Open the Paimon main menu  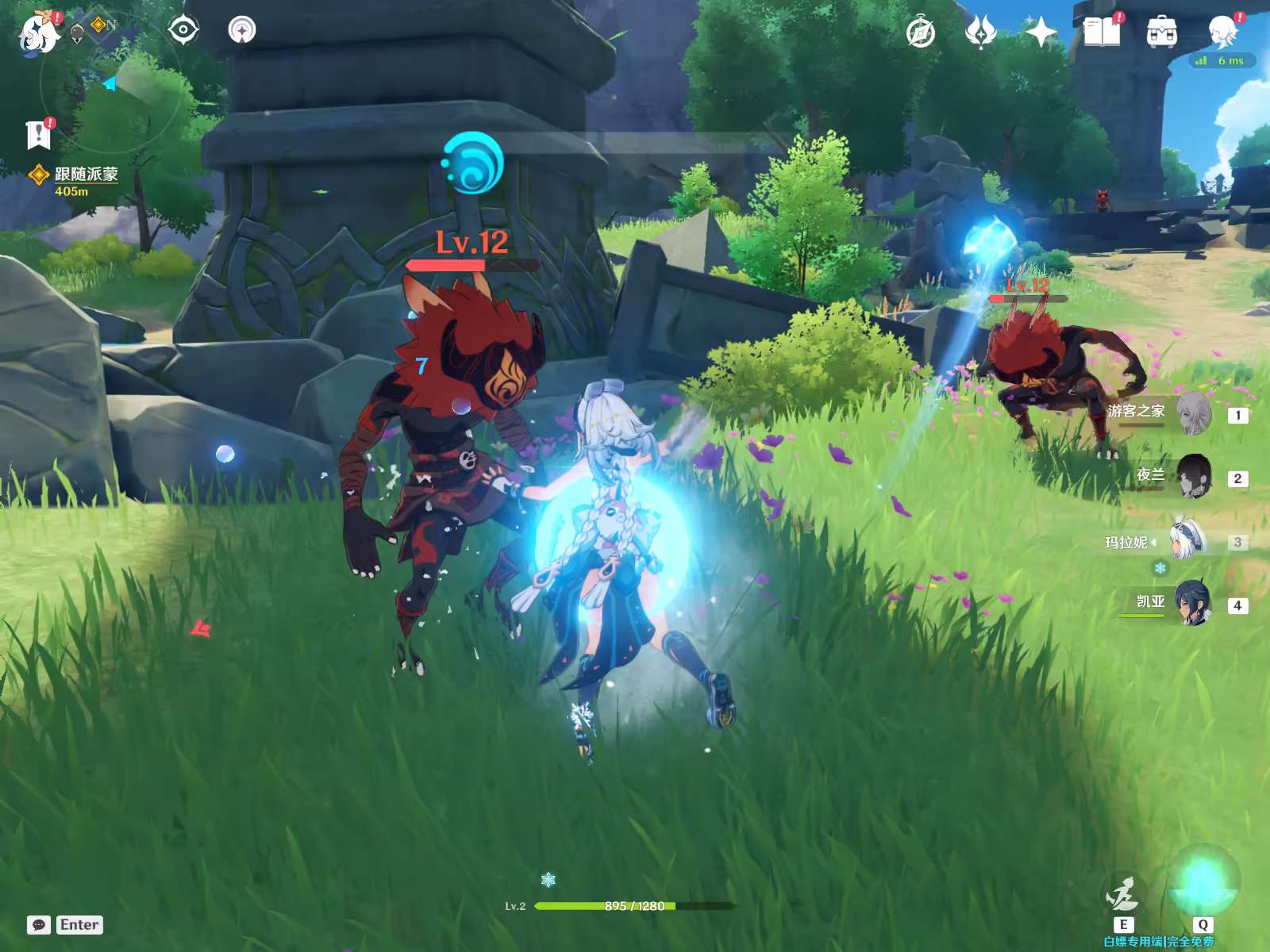click(x=38, y=33)
